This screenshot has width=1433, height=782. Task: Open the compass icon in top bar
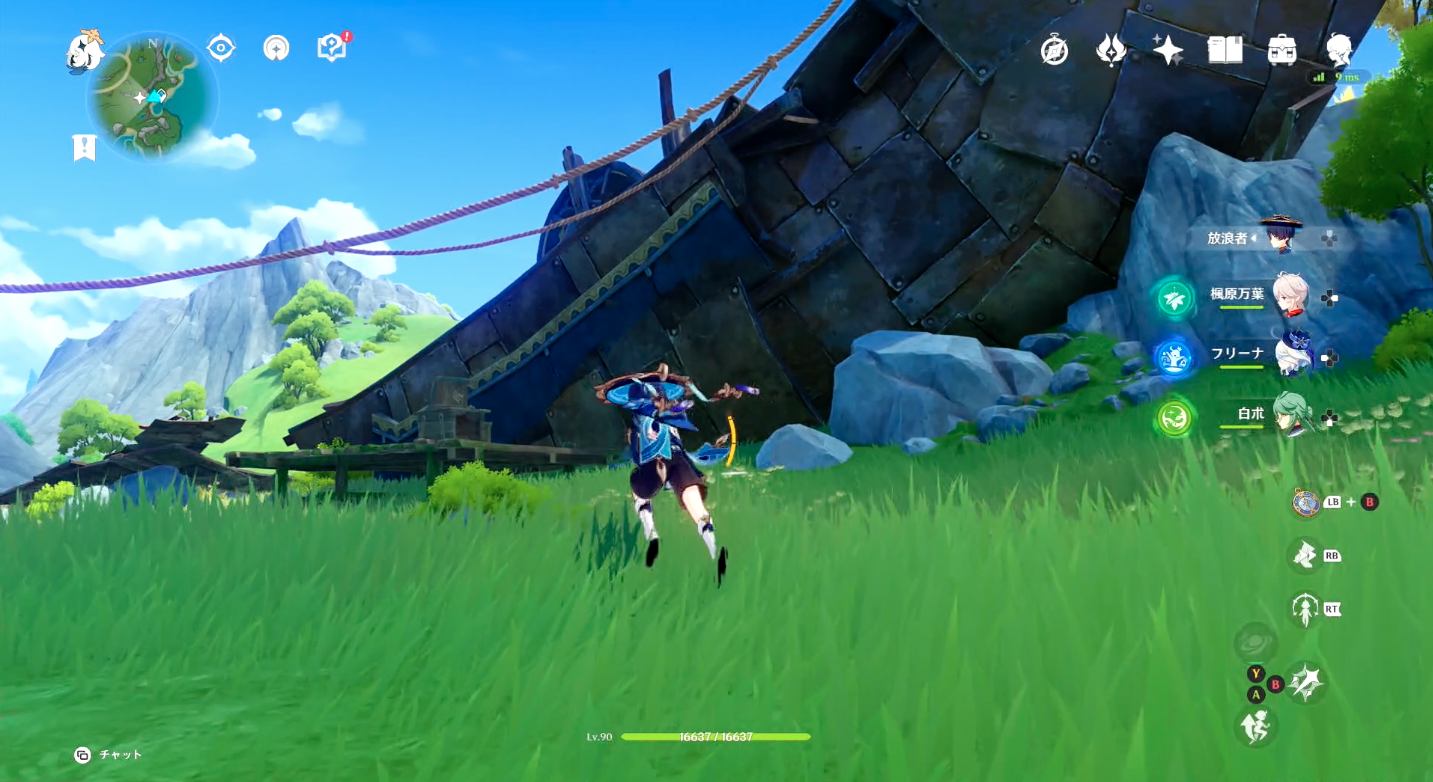[1054, 49]
